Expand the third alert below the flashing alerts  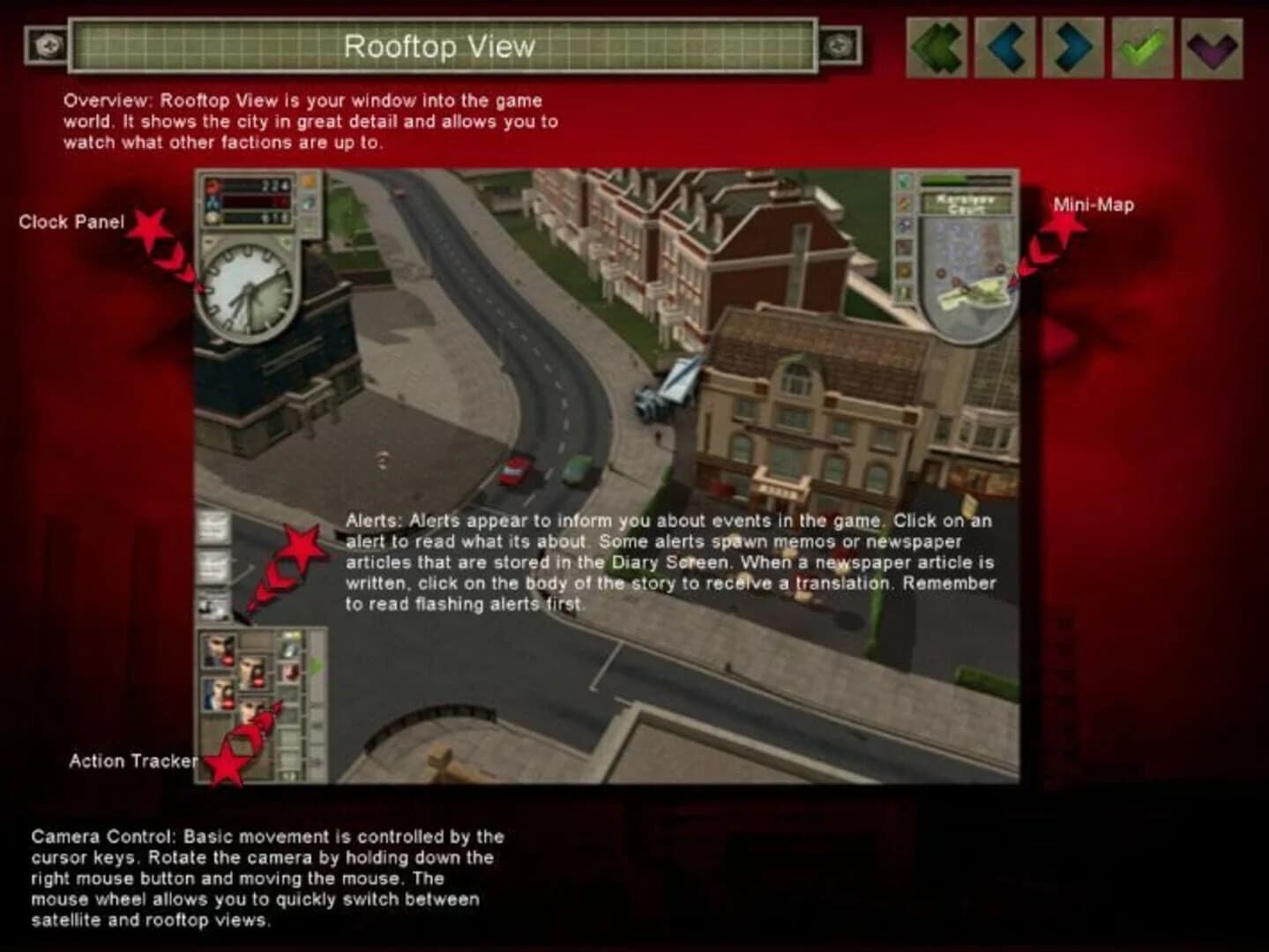click(216, 606)
